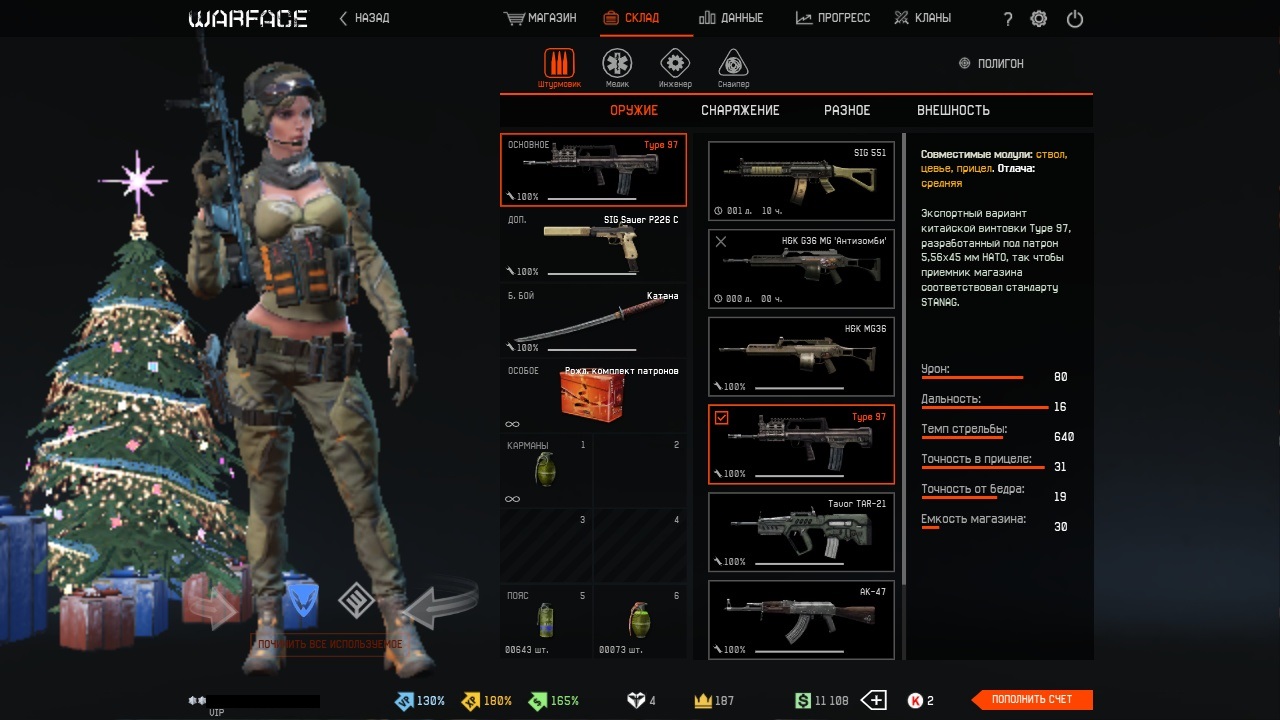Screen dimensions: 1280x720
Task: Switch to the Снаряжение tab
Action: click(x=740, y=110)
